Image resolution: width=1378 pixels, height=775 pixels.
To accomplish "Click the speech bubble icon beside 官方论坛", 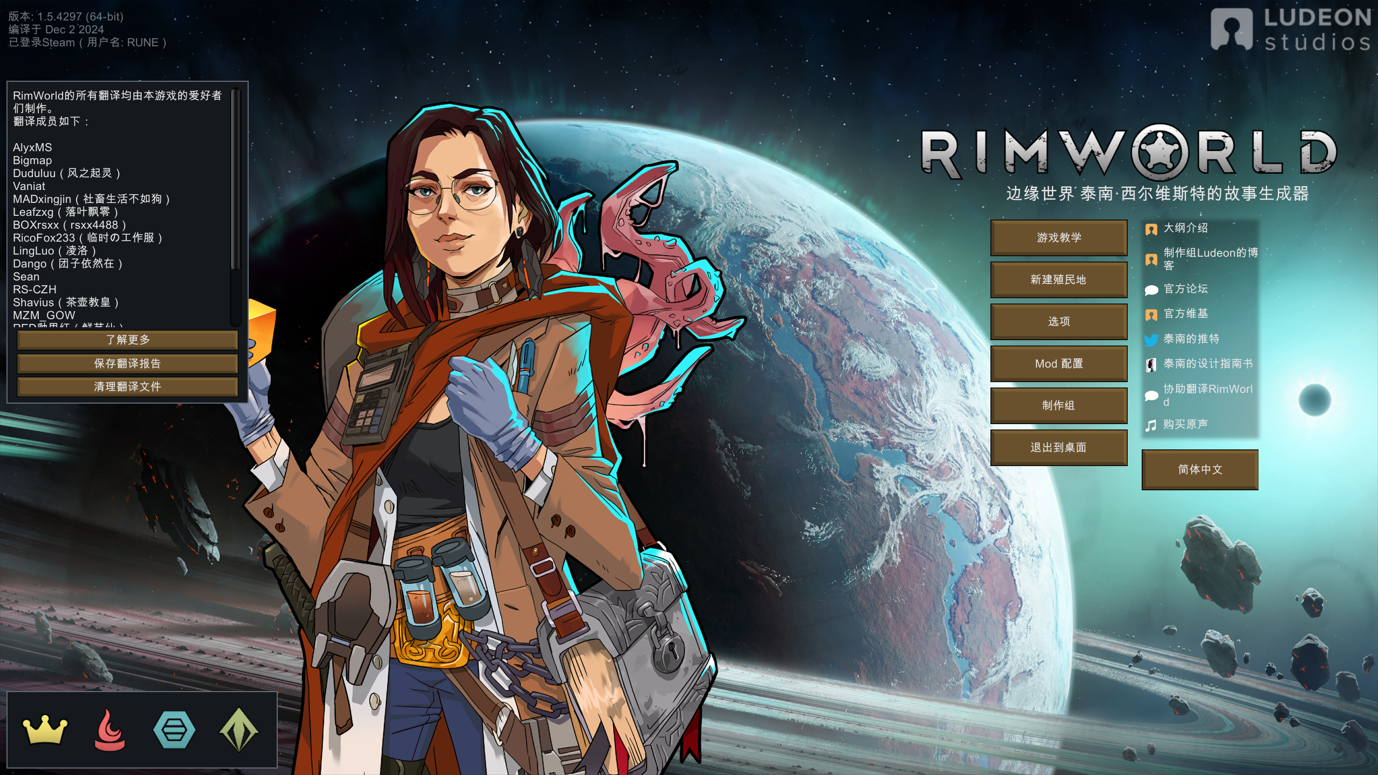I will (1152, 288).
